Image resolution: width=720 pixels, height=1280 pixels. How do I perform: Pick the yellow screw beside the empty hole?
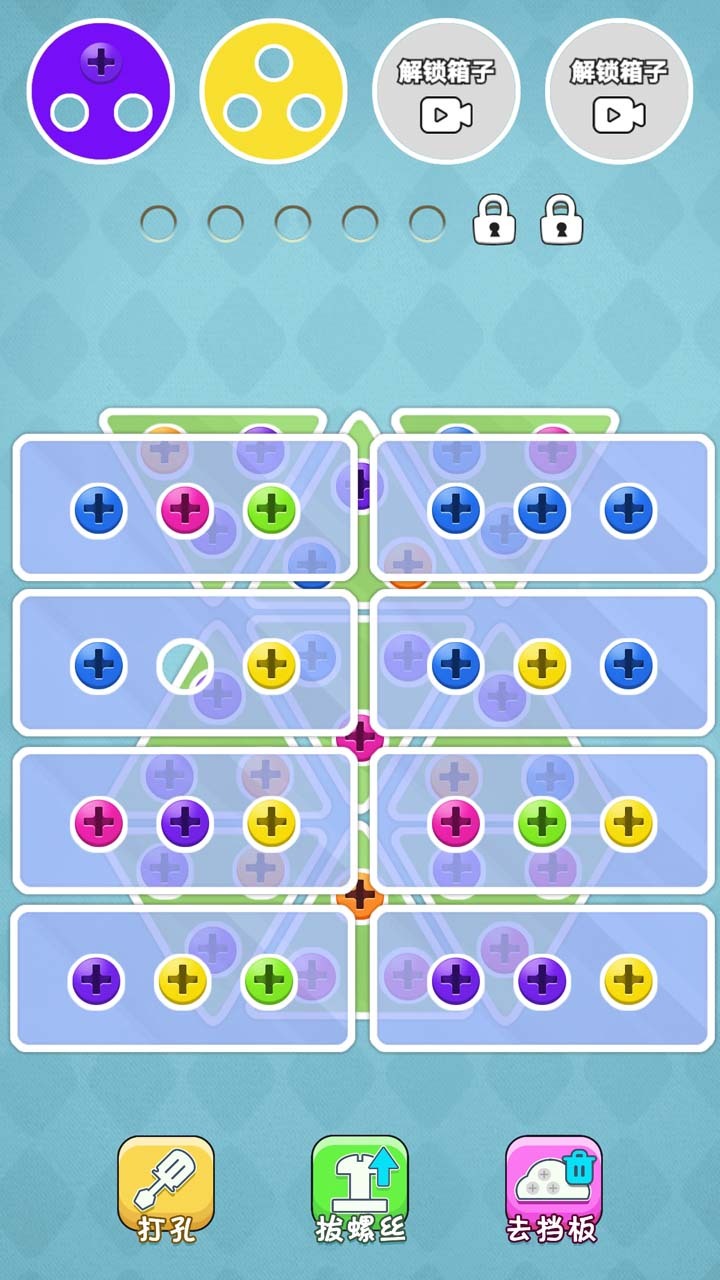(x=271, y=666)
